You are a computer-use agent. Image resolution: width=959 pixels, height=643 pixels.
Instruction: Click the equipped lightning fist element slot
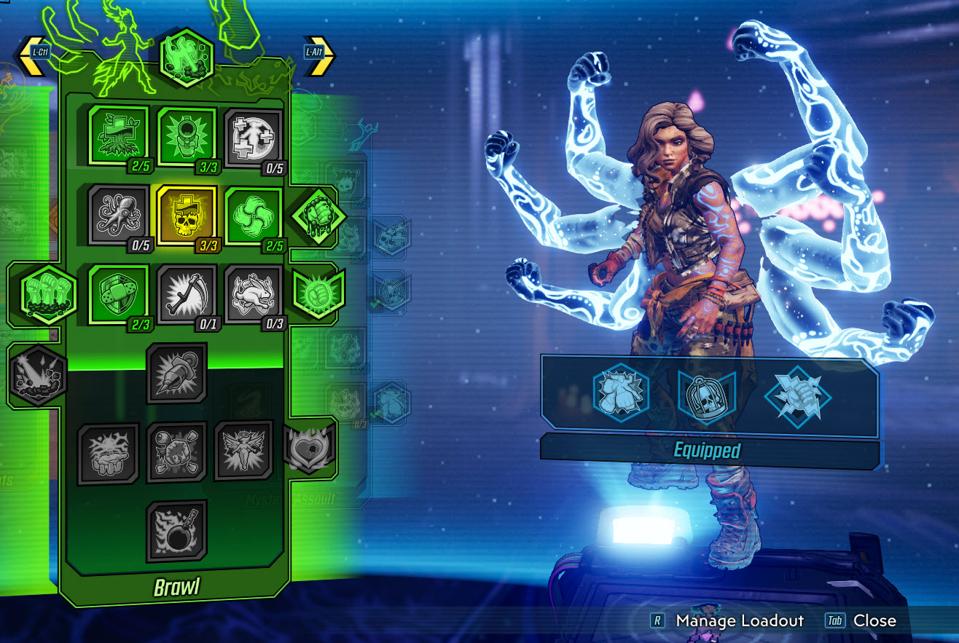coord(797,394)
